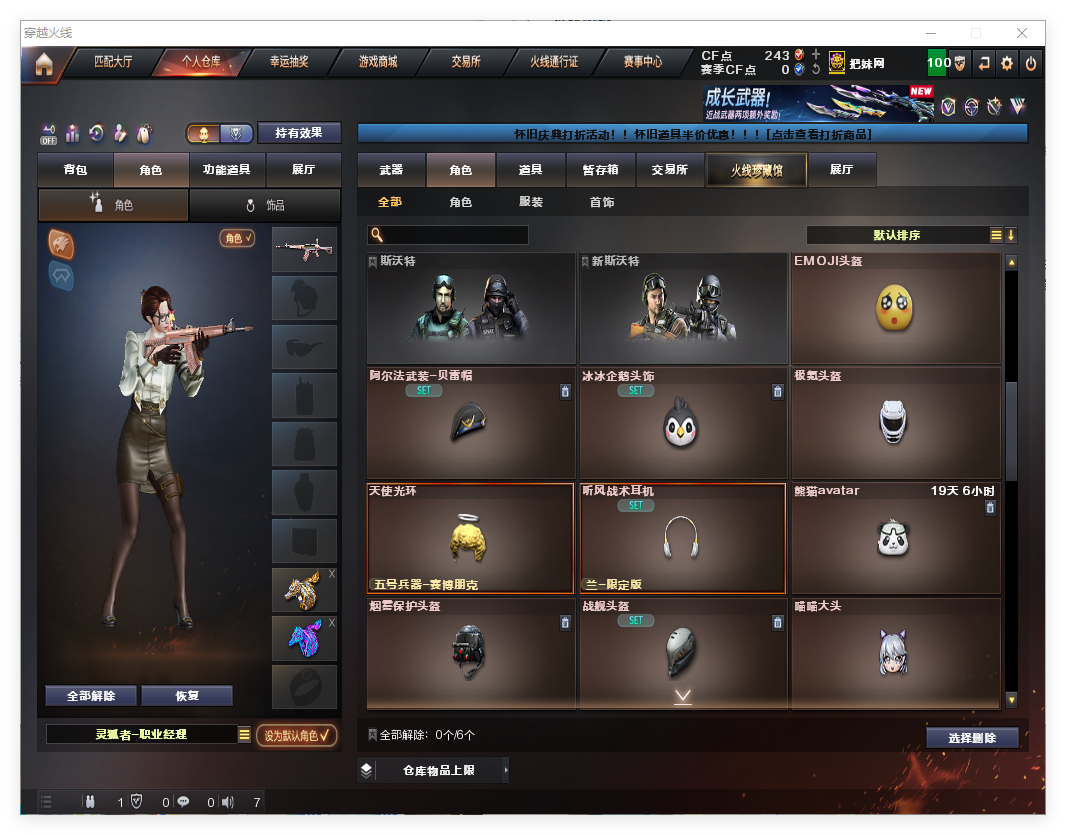The height and width of the screenshot is (835, 1066).
Task: Open the 游戏商城 game store
Action: pyautogui.click(x=378, y=62)
